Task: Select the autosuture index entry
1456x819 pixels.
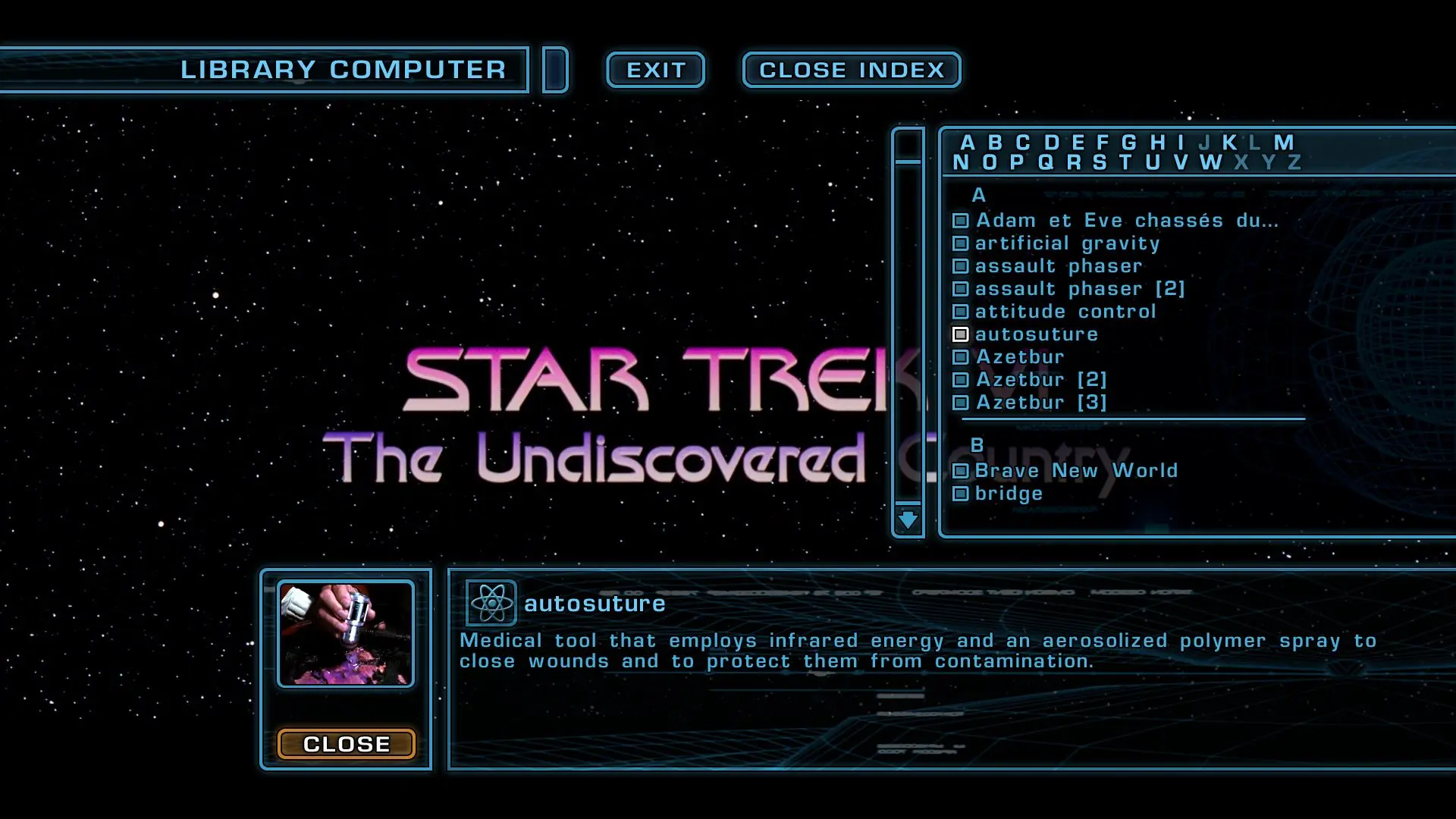Action: [x=1035, y=334]
